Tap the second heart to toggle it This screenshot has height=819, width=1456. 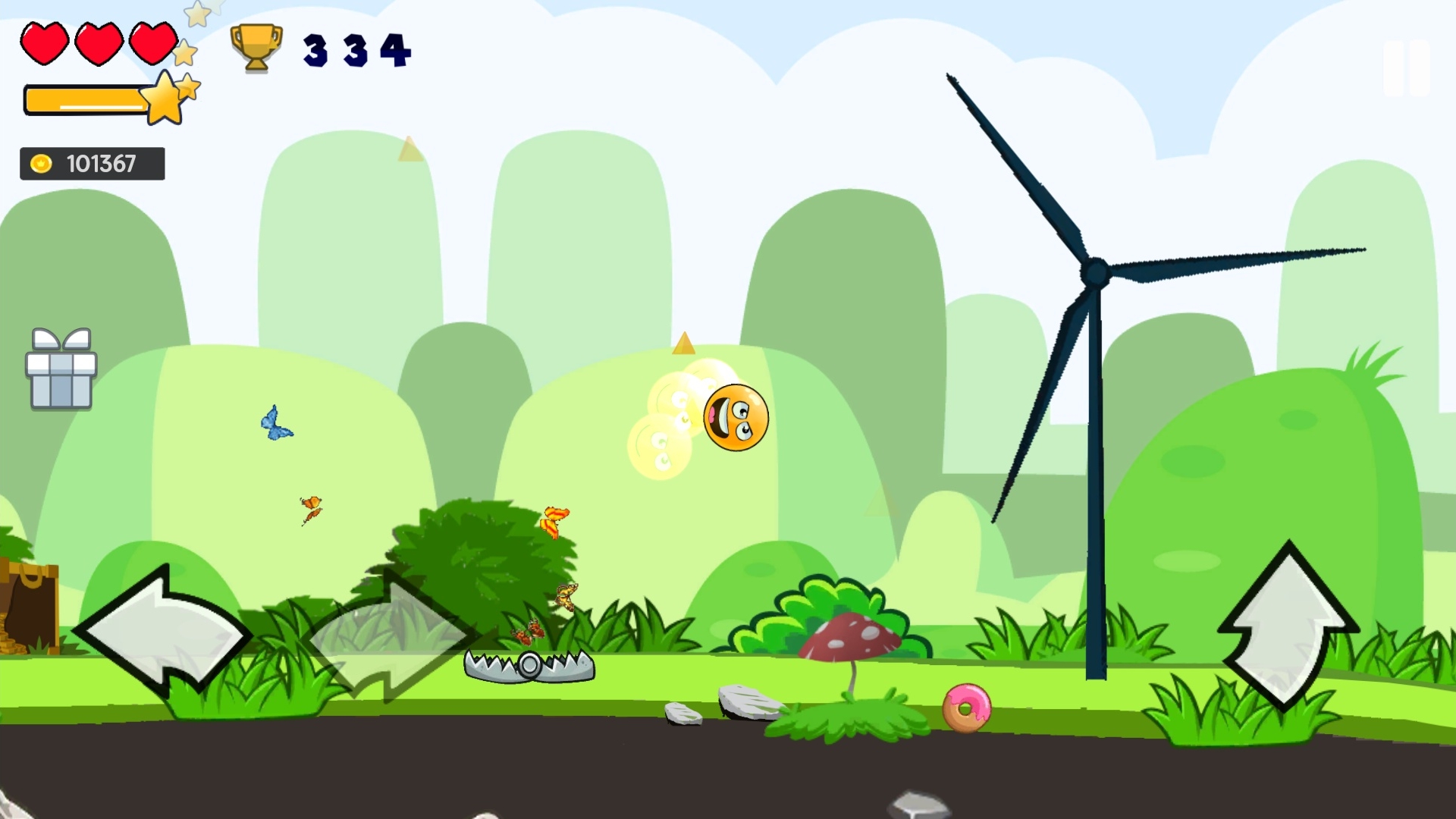coord(98,43)
